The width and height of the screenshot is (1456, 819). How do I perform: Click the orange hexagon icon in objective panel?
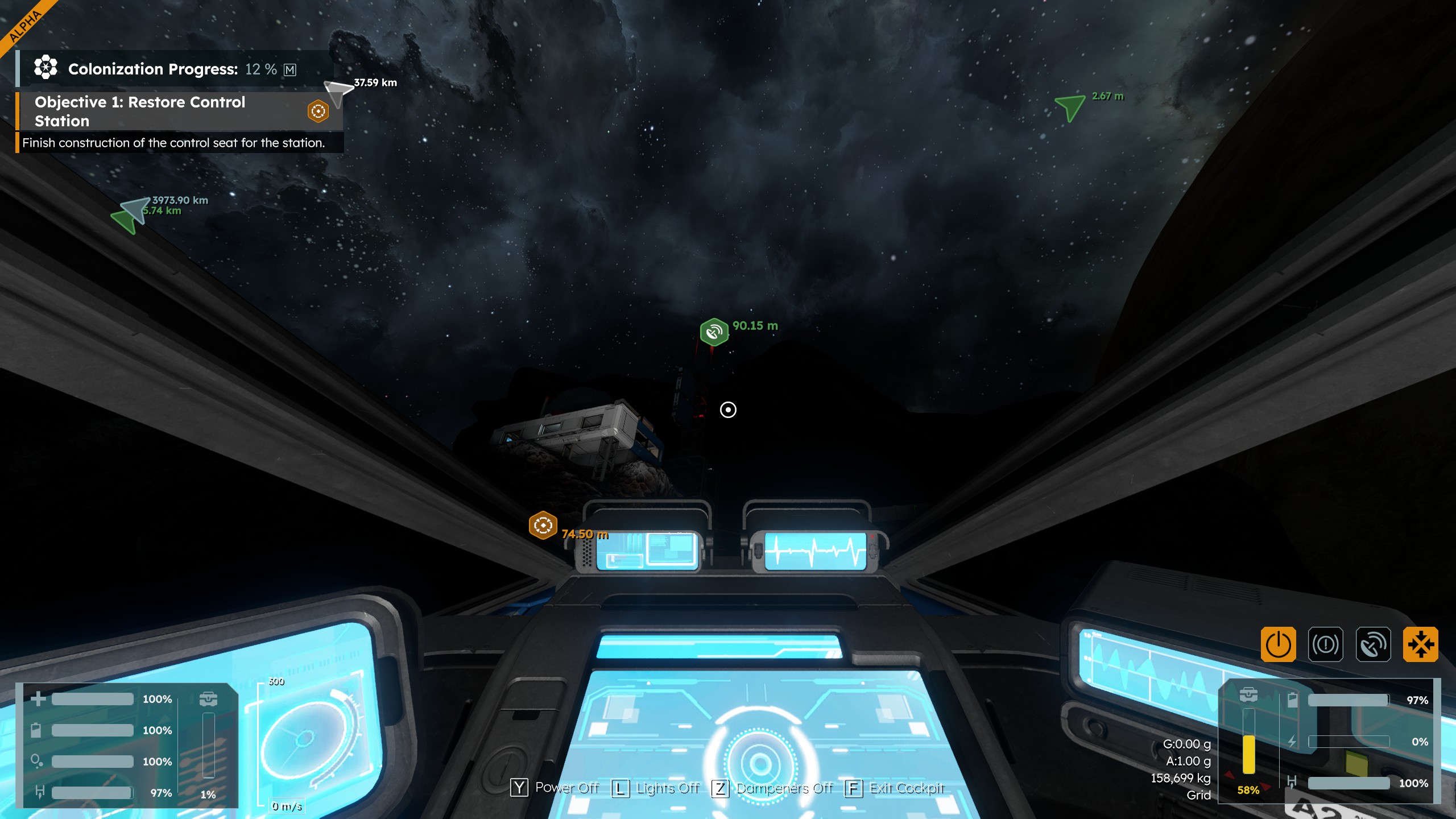(318, 111)
